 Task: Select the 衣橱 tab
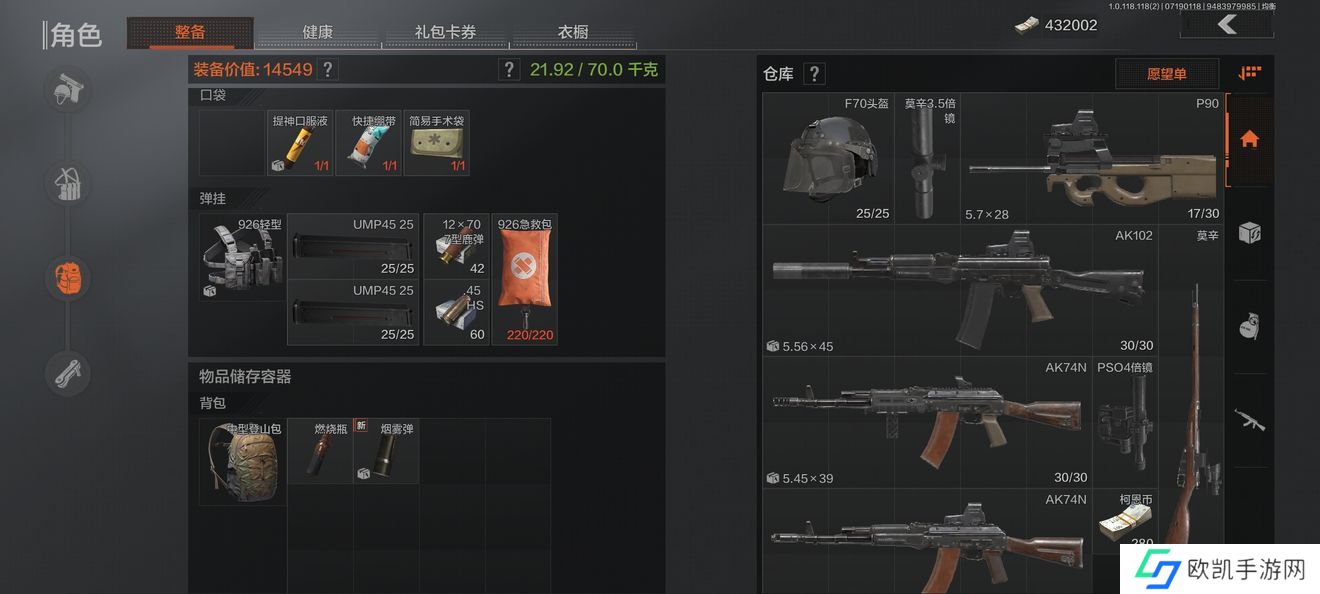[572, 32]
